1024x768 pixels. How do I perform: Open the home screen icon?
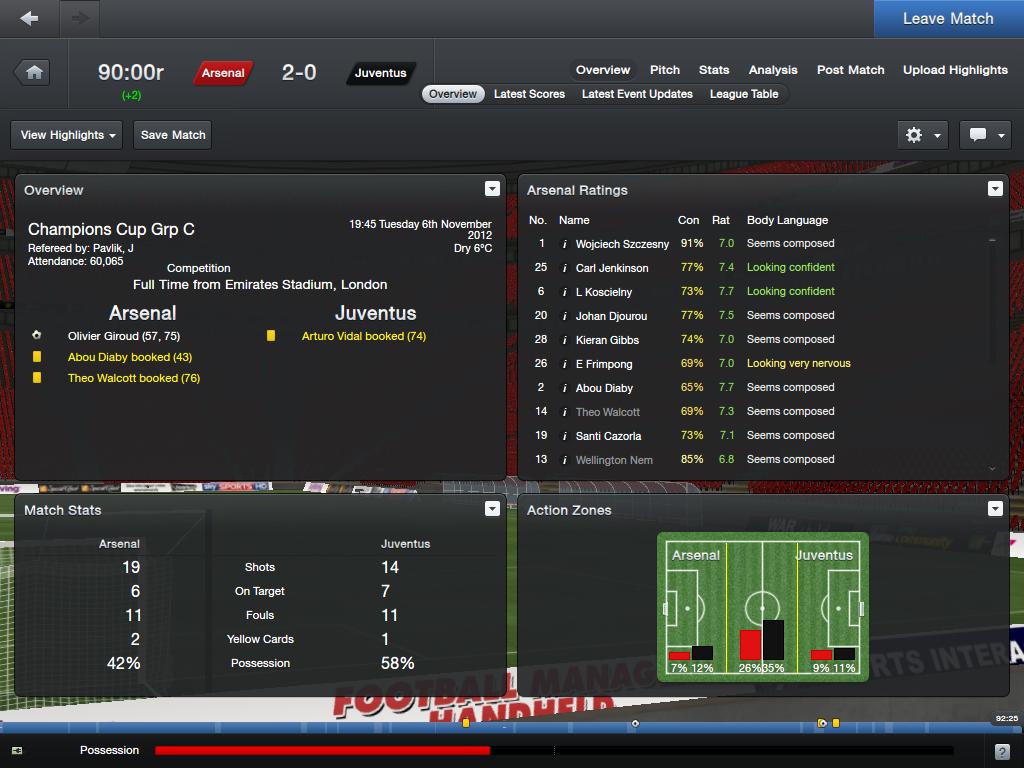point(34,72)
